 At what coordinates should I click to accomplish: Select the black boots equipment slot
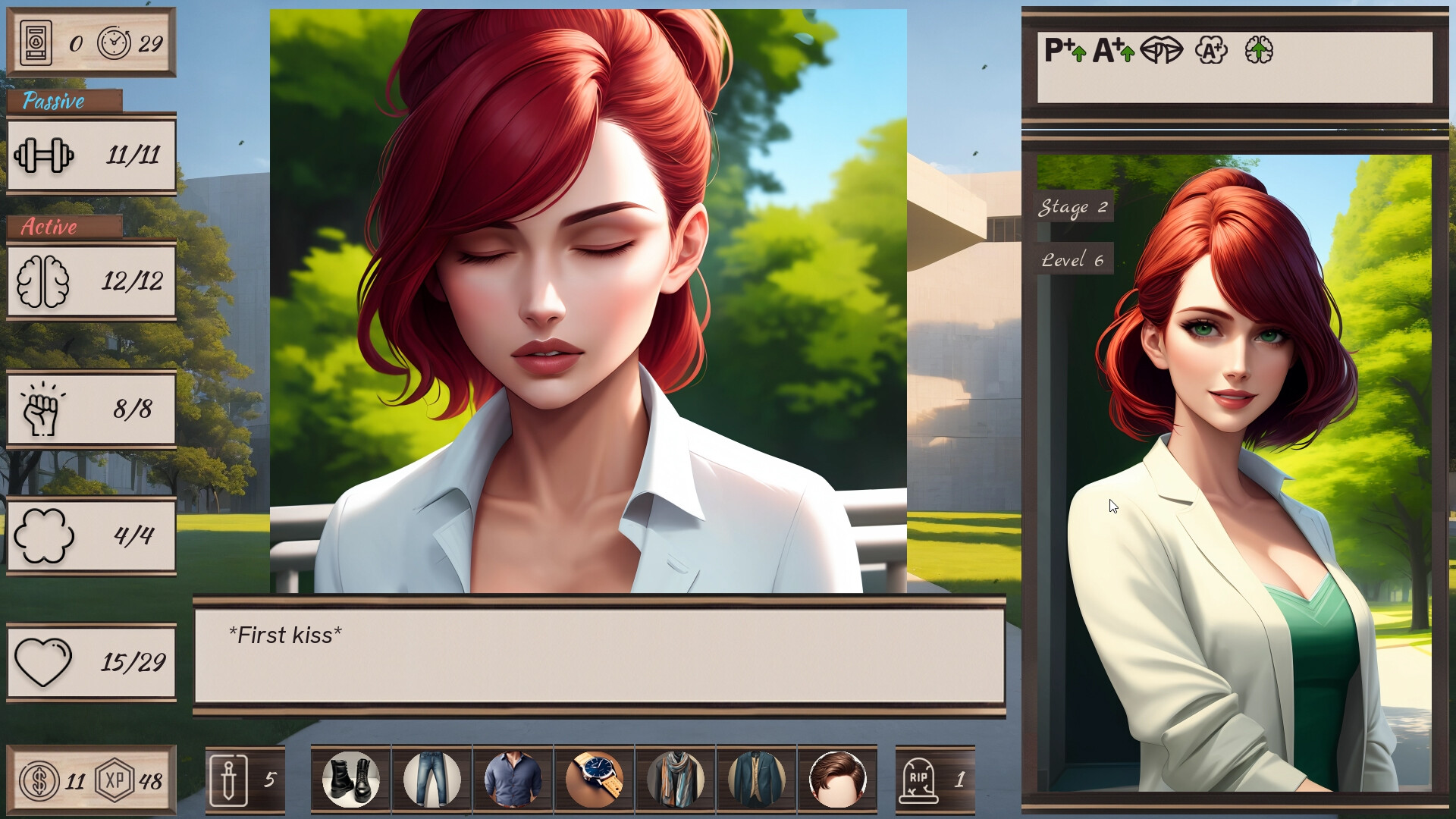tap(350, 778)
